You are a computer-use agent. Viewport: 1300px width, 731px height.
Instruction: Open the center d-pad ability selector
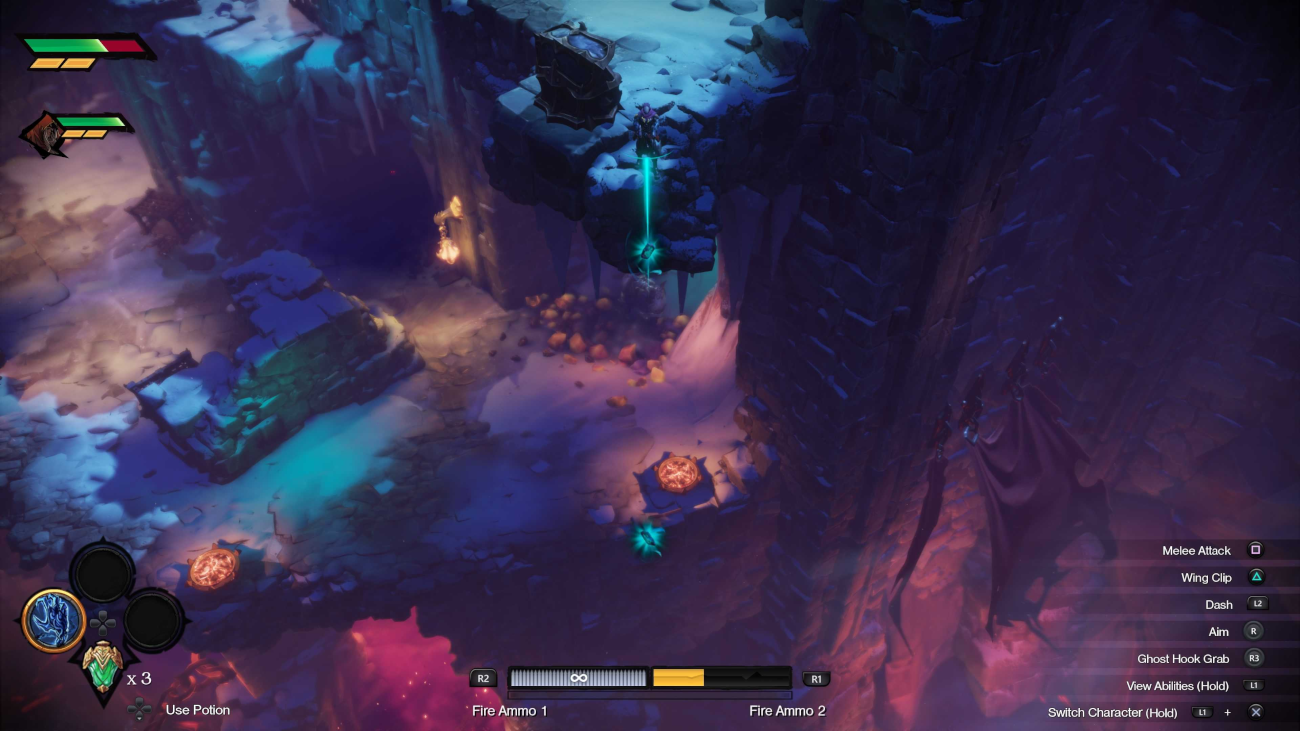[103, 621]
